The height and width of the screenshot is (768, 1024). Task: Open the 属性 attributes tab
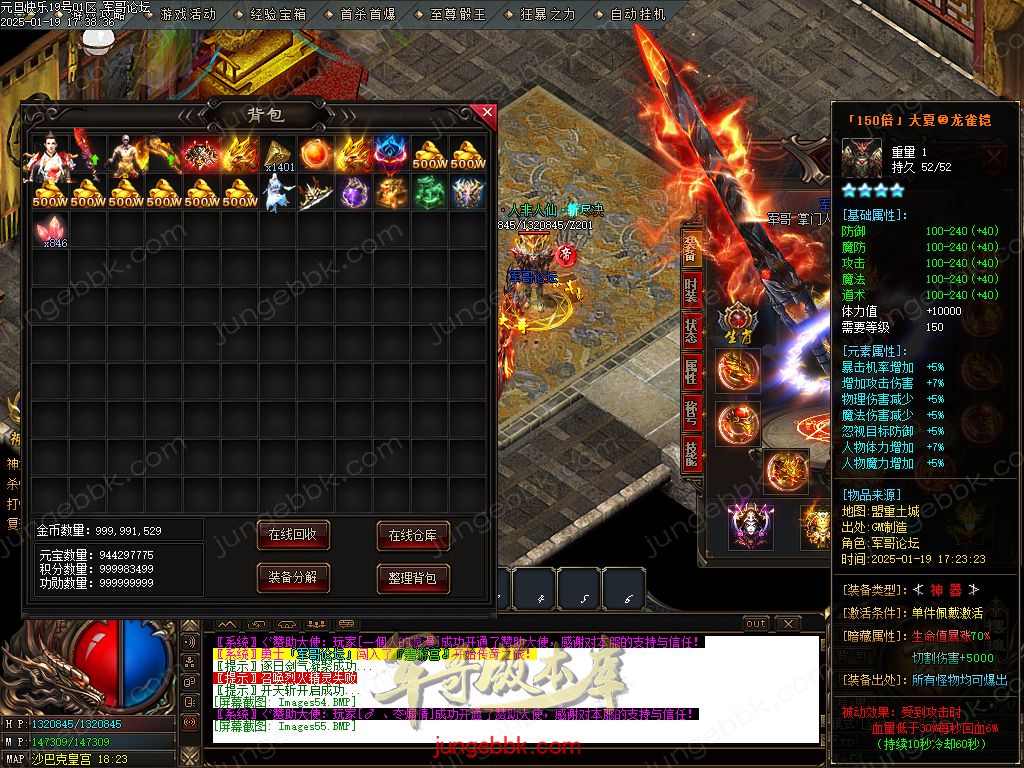click(x=691, y=371)
